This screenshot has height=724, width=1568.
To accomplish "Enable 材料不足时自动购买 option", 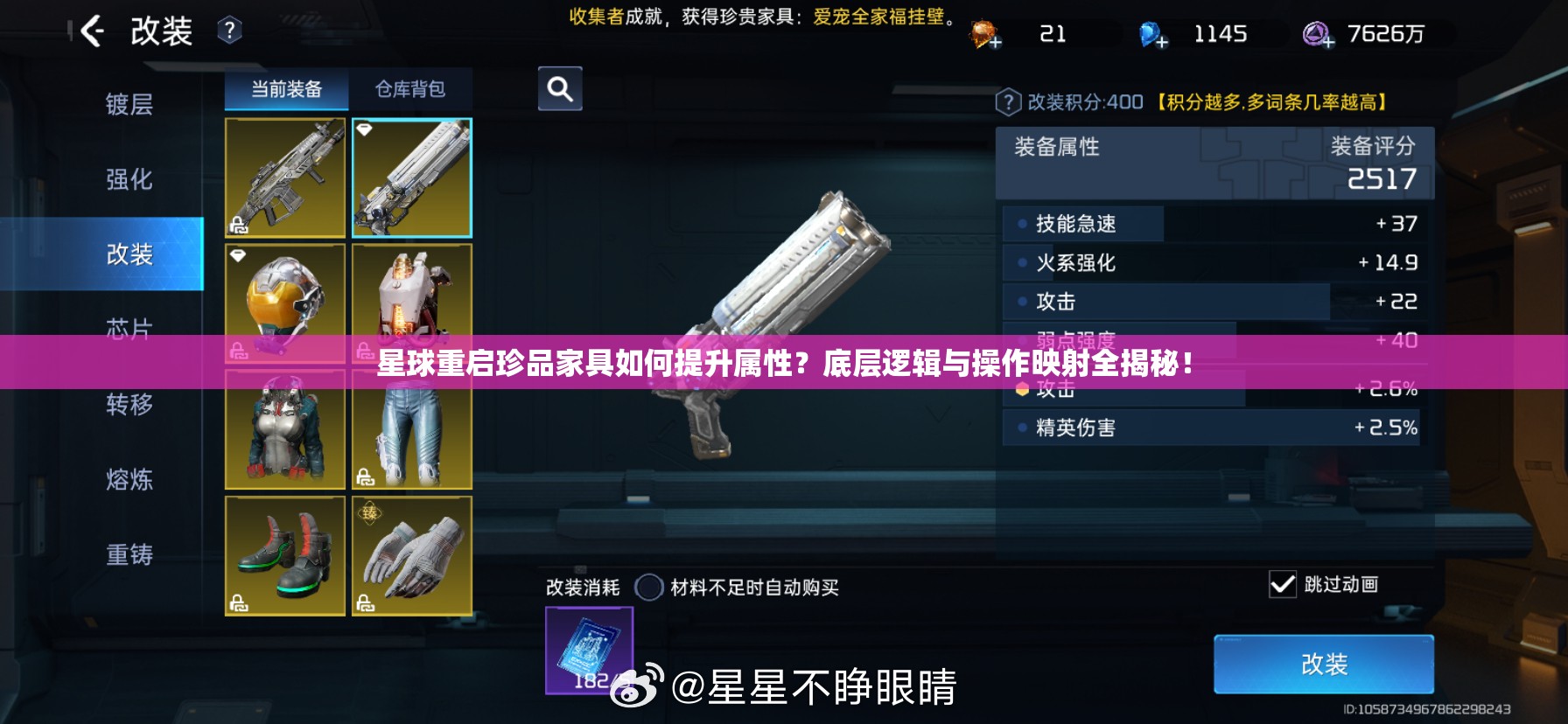I will pos(650,588).
